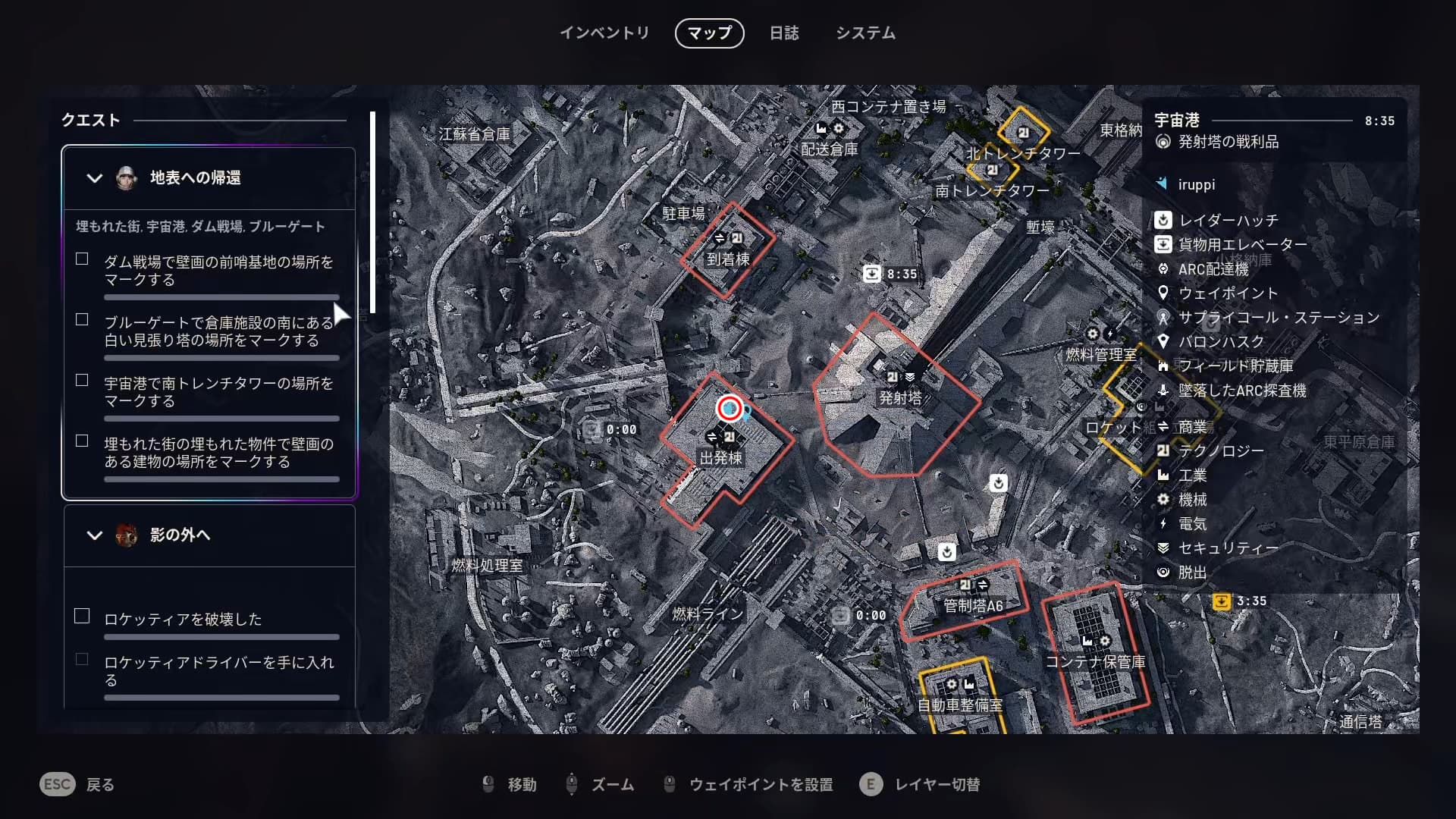This screenshot has height=819, width=1456.
Task: Select the 発射塔 location on the map
Action: click(x=900, y=397)
